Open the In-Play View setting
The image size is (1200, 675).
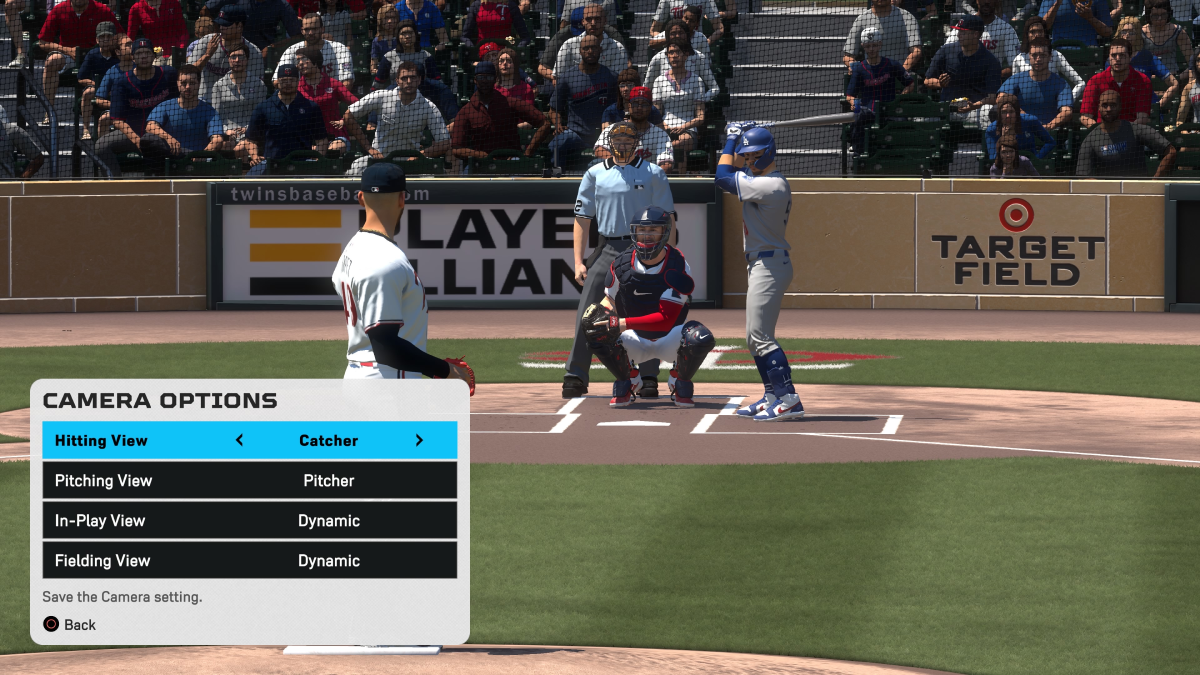tap(249, 521)
